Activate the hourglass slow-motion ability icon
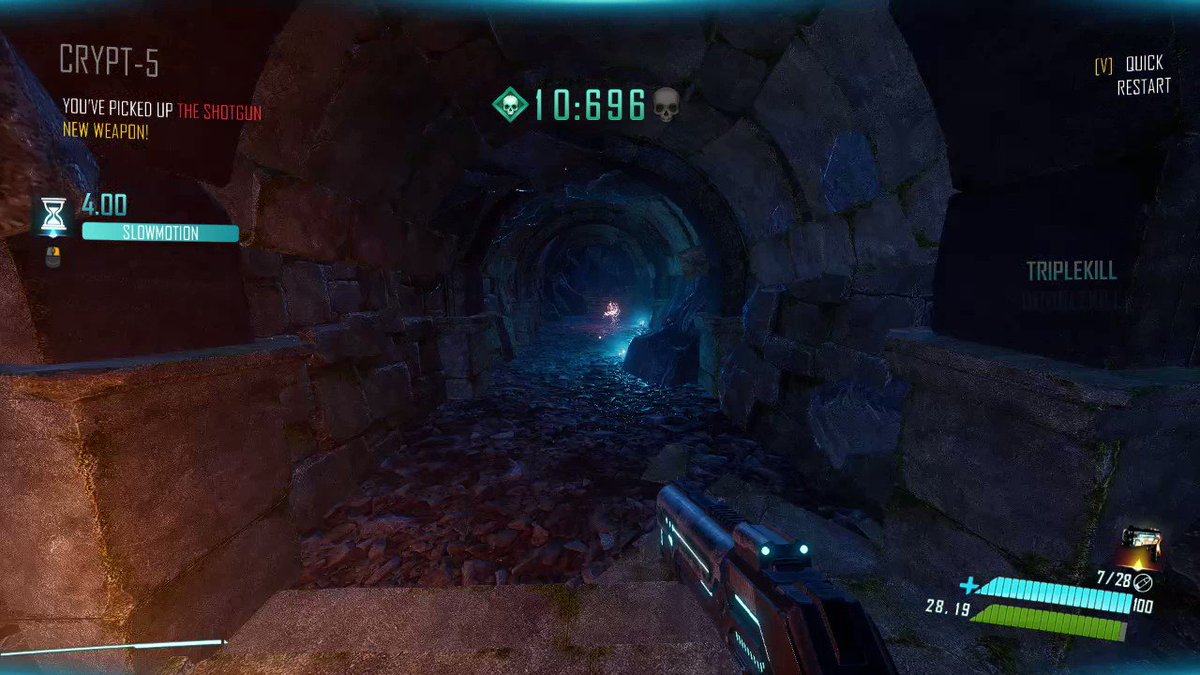This screenshot has height=675, width=1200. tap(53, 215)
